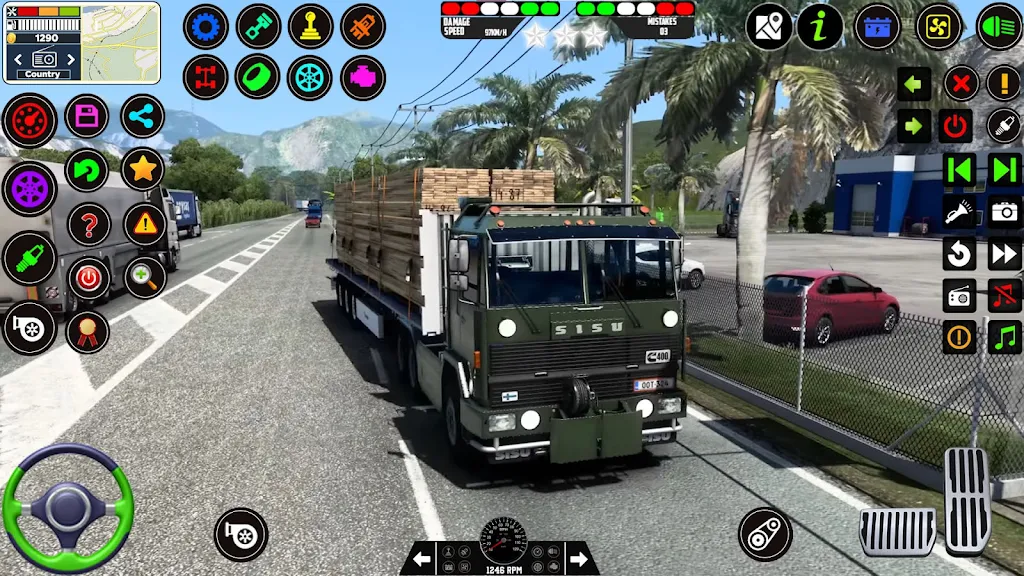Open help with the red question mark
1024x576 pixels.
89,224
